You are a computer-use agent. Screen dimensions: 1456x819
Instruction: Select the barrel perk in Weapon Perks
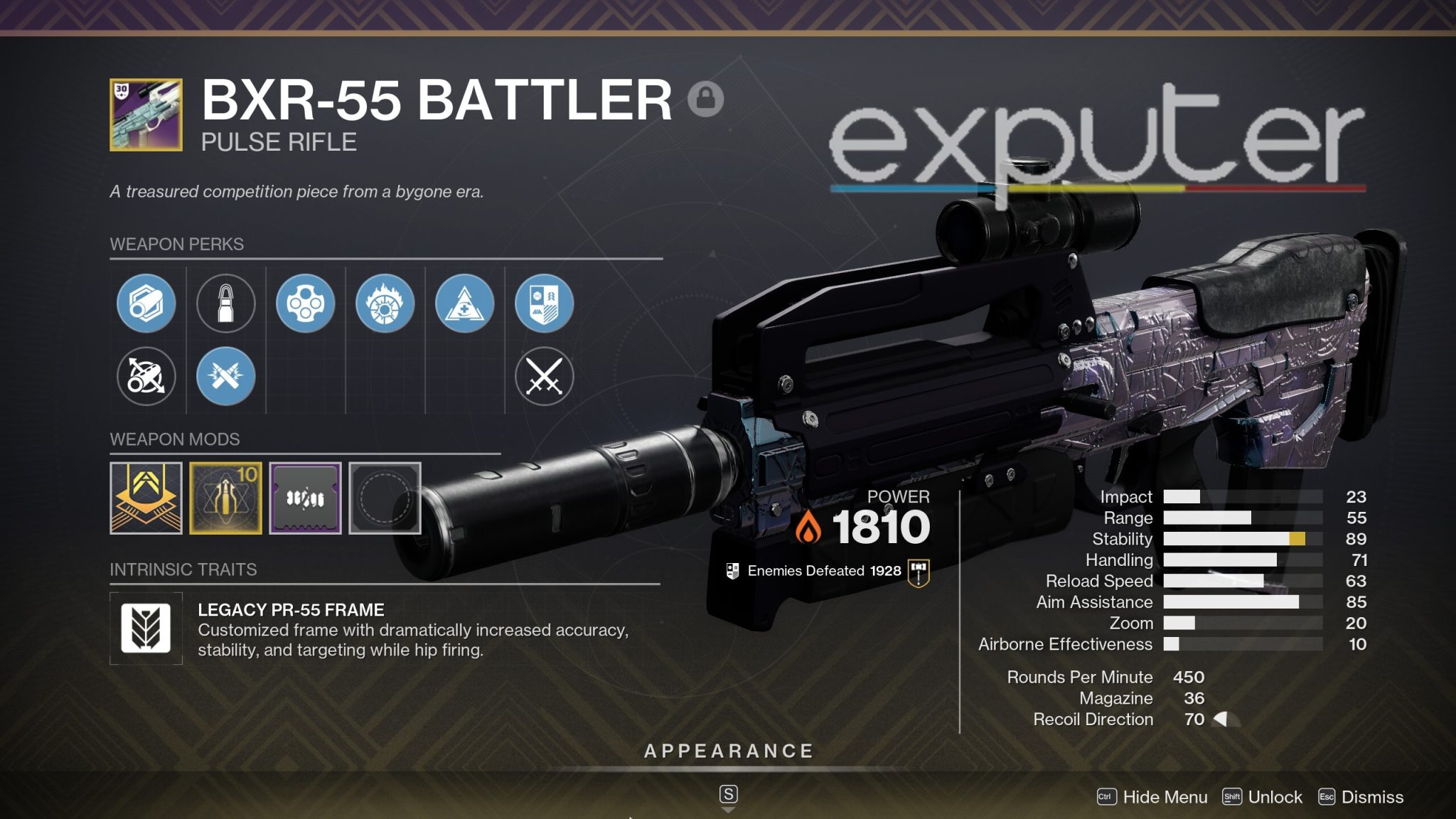(x=146, y=303)
